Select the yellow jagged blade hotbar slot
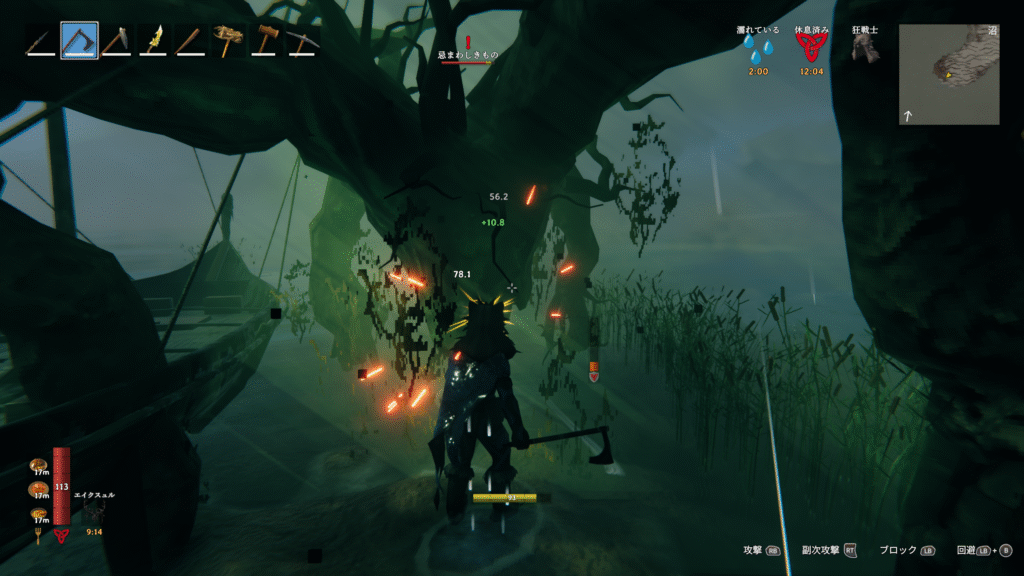This screenshot has width=1024, height=576. pos(154,41)
